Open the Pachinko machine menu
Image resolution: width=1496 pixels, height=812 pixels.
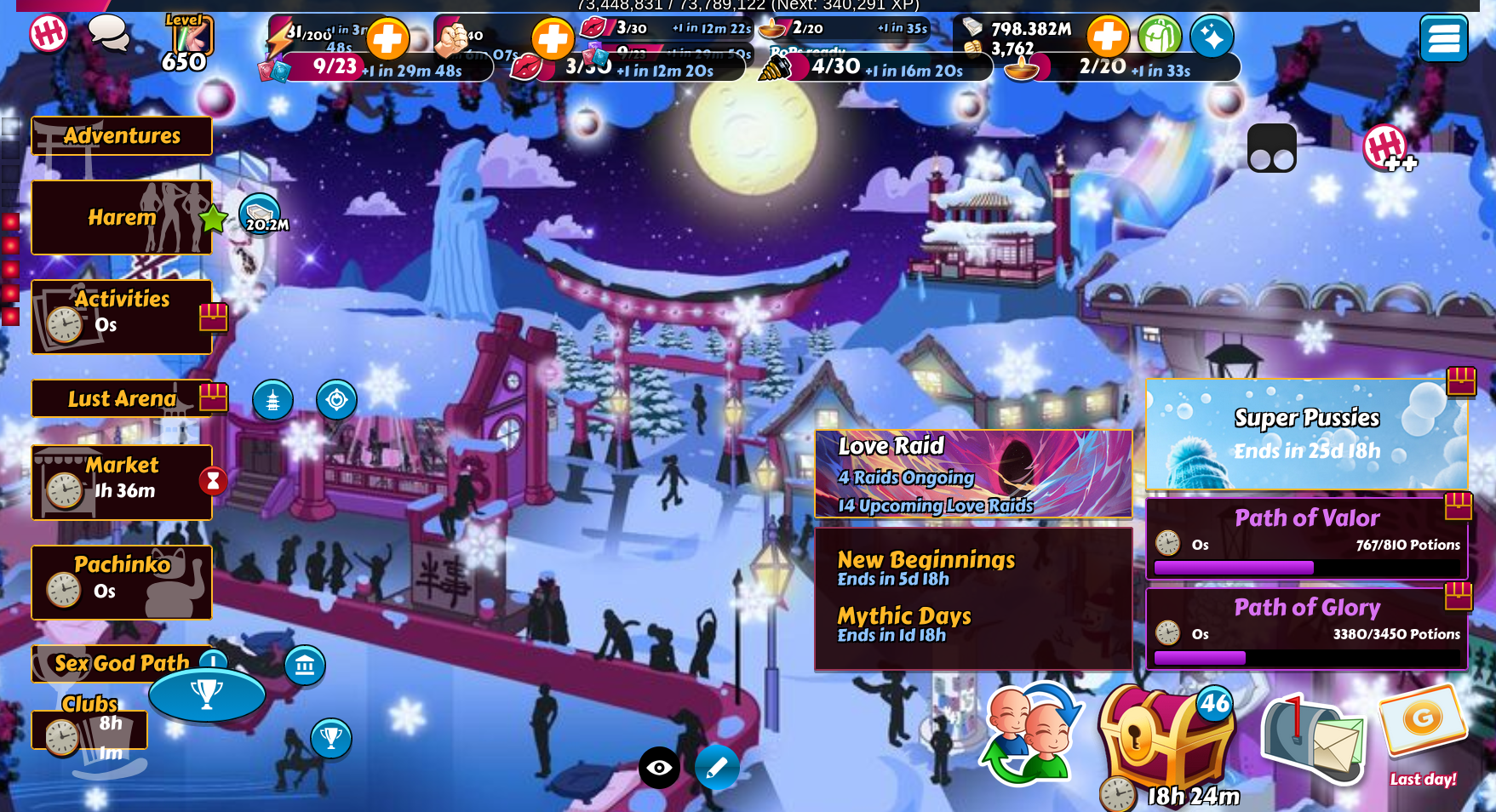122,582
